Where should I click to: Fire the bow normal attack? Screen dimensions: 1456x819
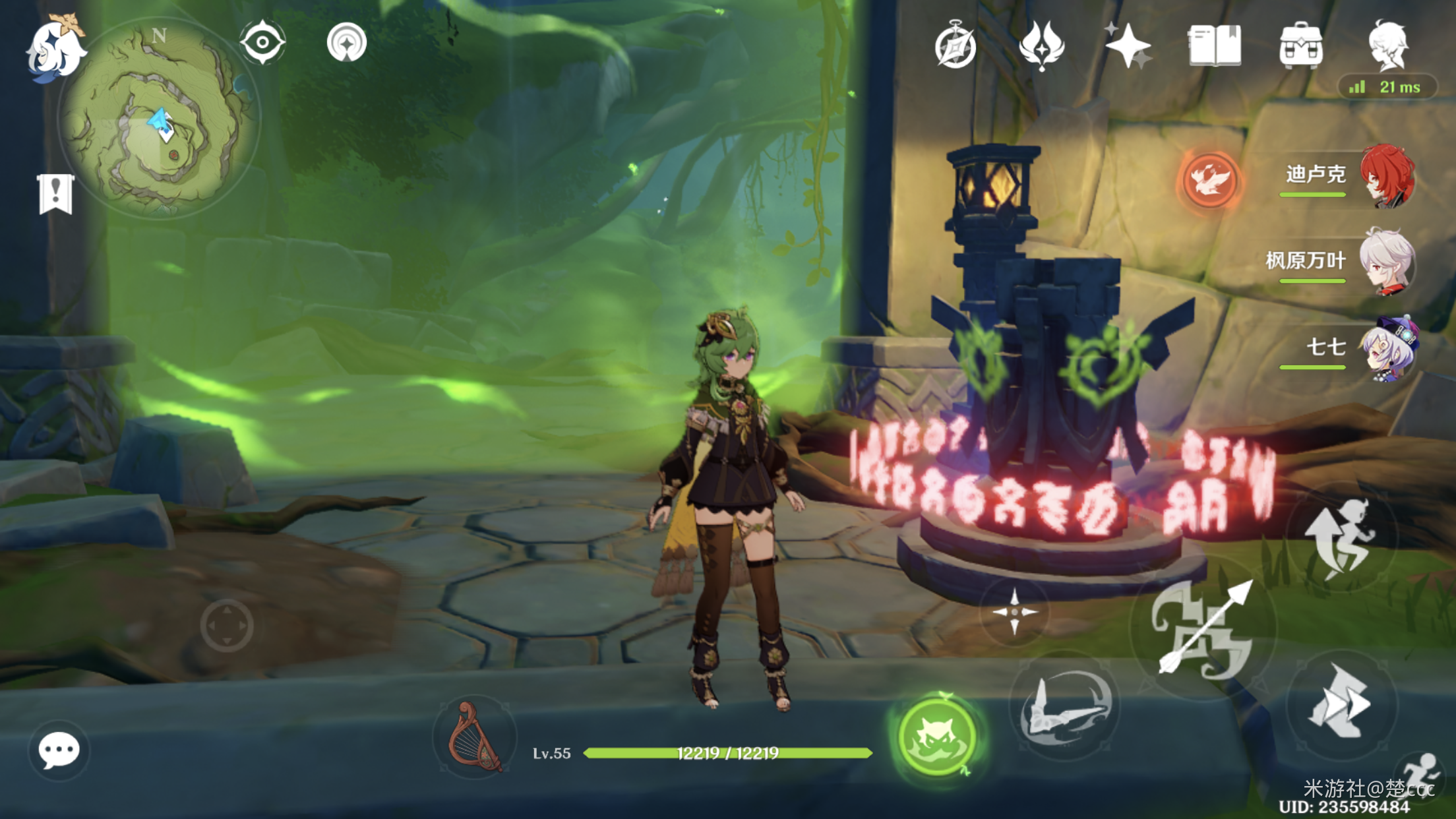[1203, 630]
